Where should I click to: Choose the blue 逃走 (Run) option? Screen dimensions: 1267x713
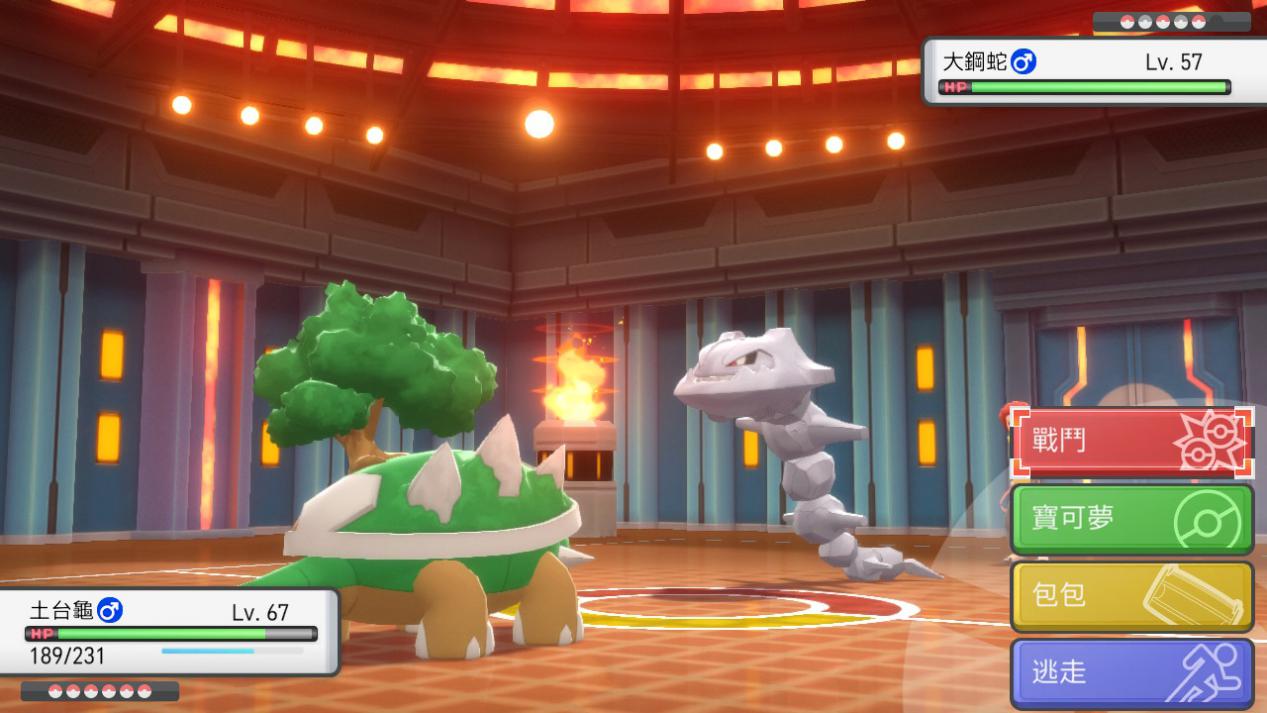[1130, 672]
